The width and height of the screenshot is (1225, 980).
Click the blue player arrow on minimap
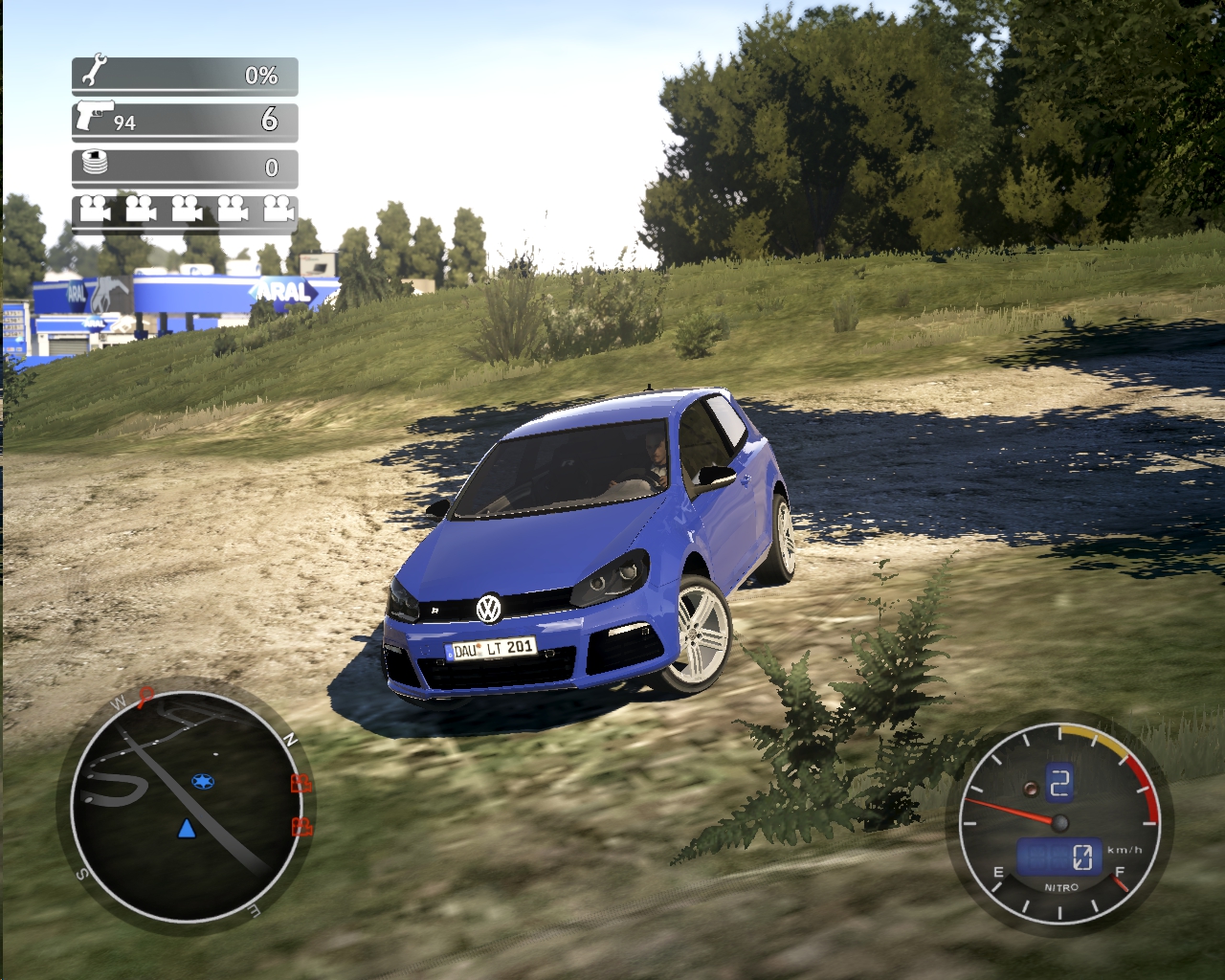(x=187, y=828)
